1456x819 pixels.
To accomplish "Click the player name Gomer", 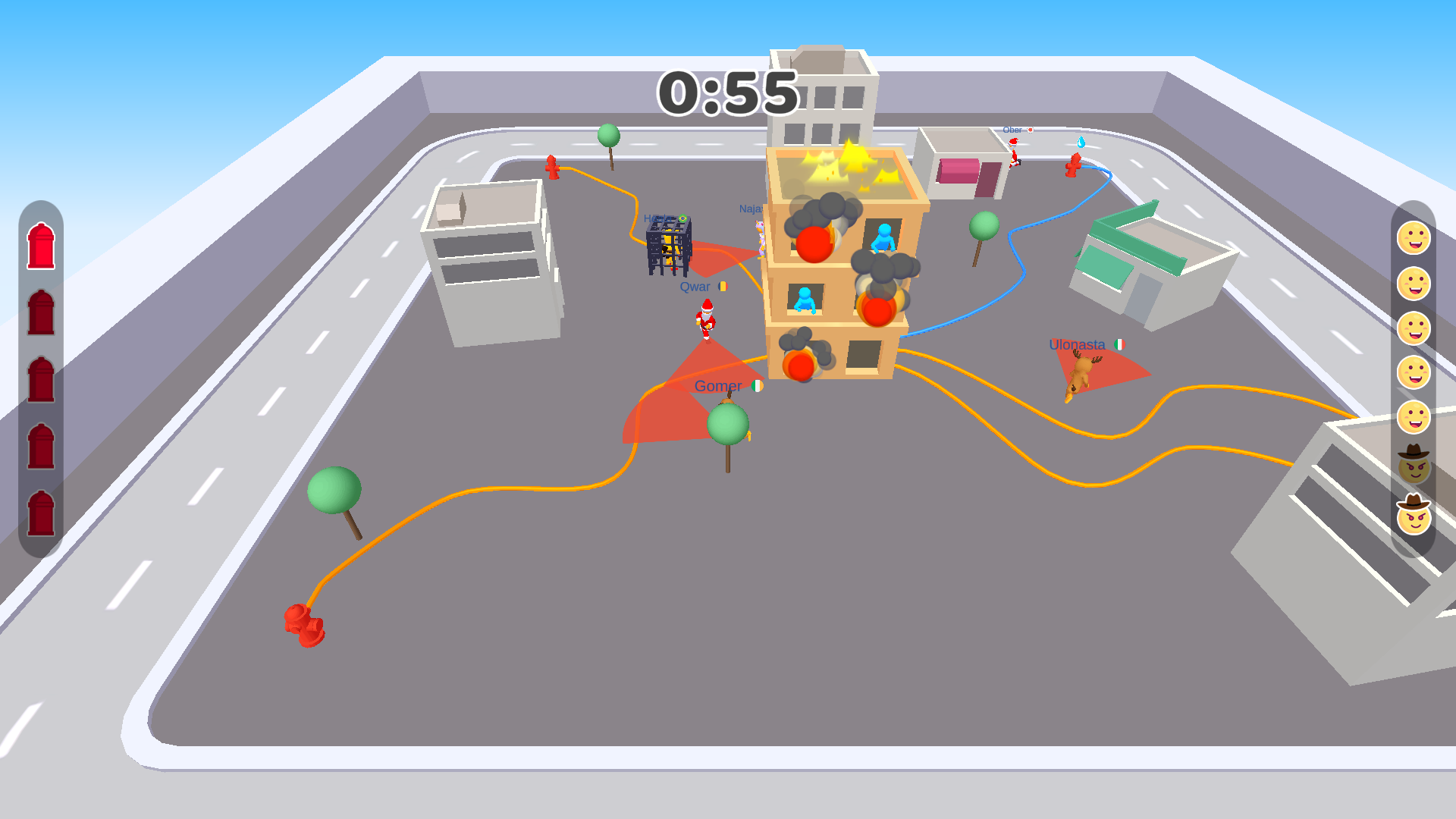I will point(719,386).
